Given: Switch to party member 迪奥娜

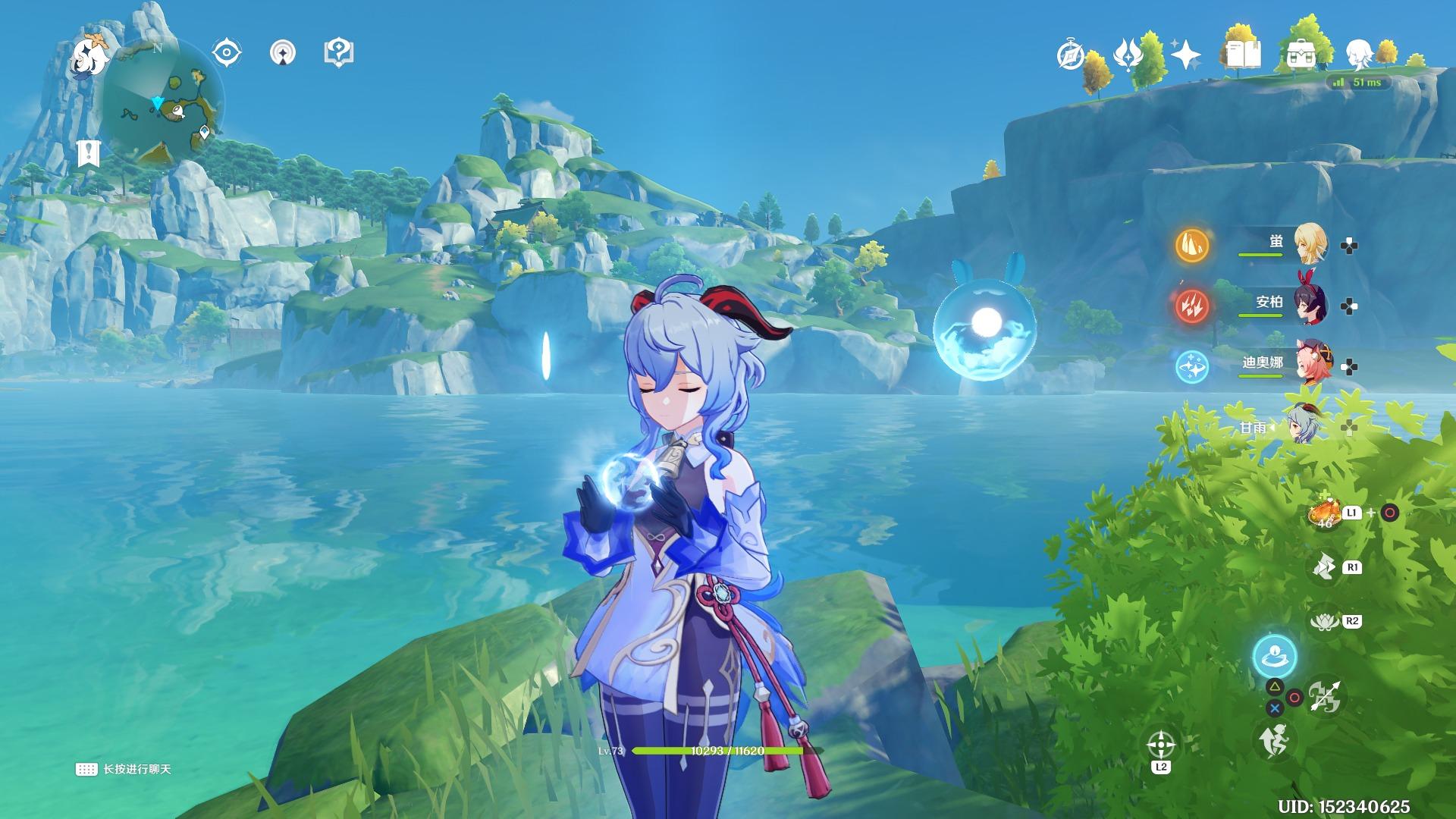Looking at the screenshot, I should coord(1308,366).
